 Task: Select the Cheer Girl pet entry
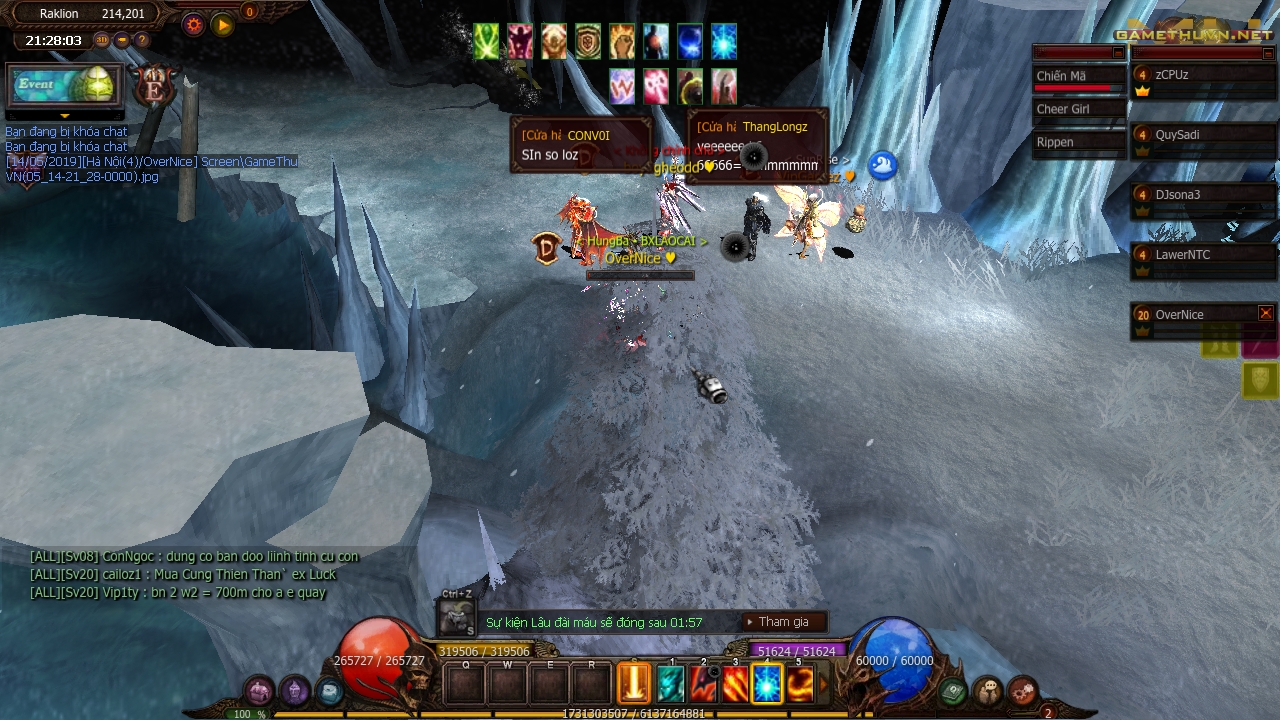click(x=1078, y=110)
